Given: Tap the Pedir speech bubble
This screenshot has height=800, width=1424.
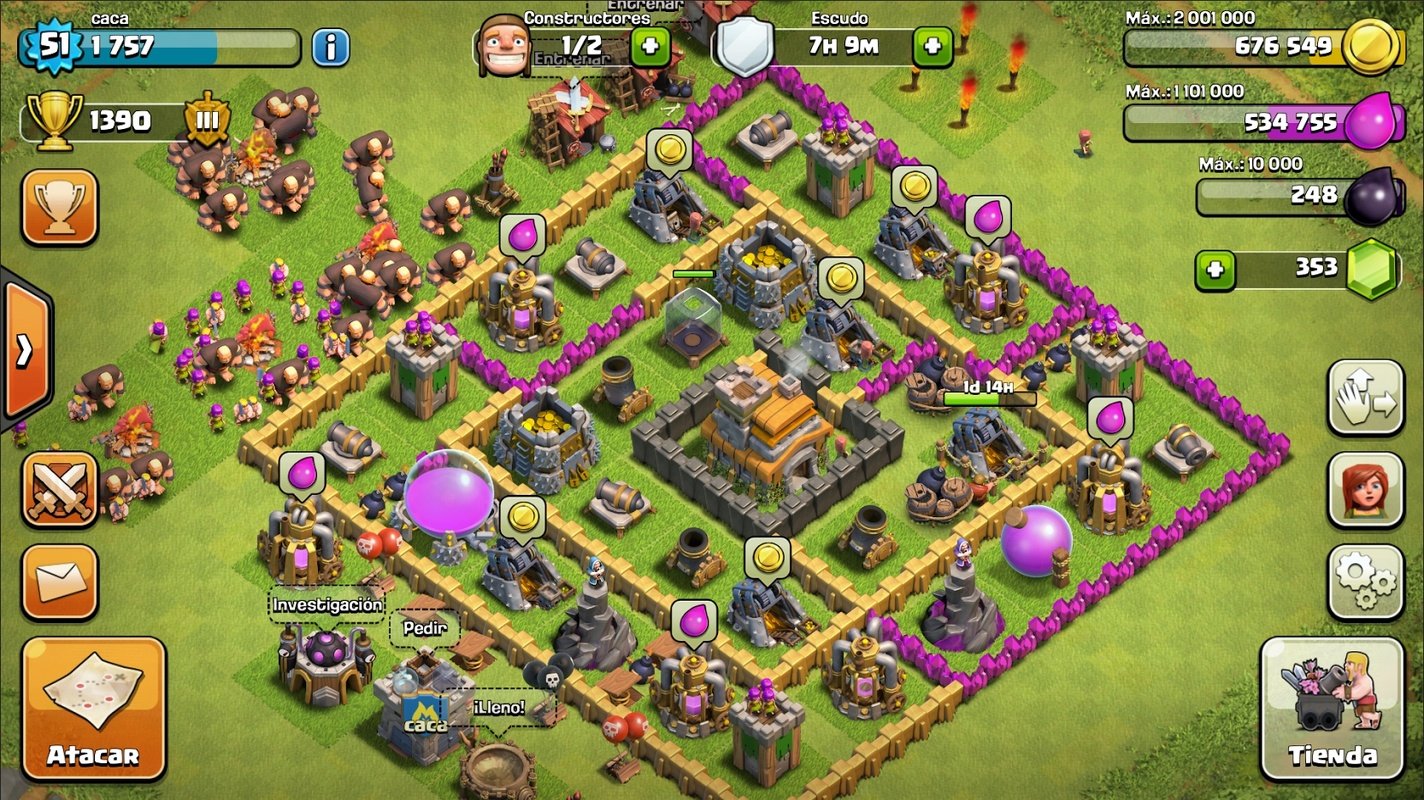Looking at the screenshot, I should point(424,629).
